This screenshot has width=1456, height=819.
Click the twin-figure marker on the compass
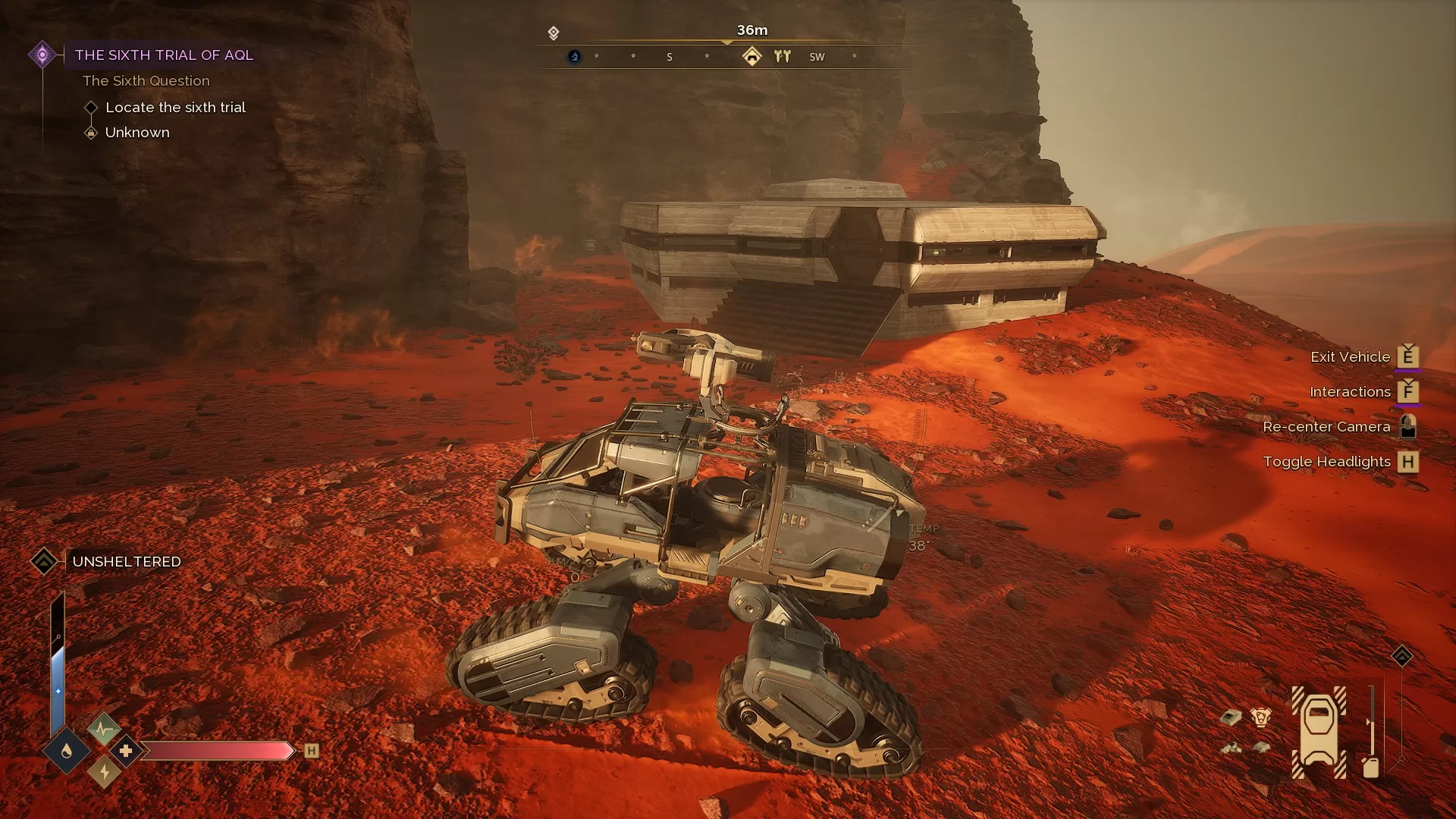coord(782,56)
